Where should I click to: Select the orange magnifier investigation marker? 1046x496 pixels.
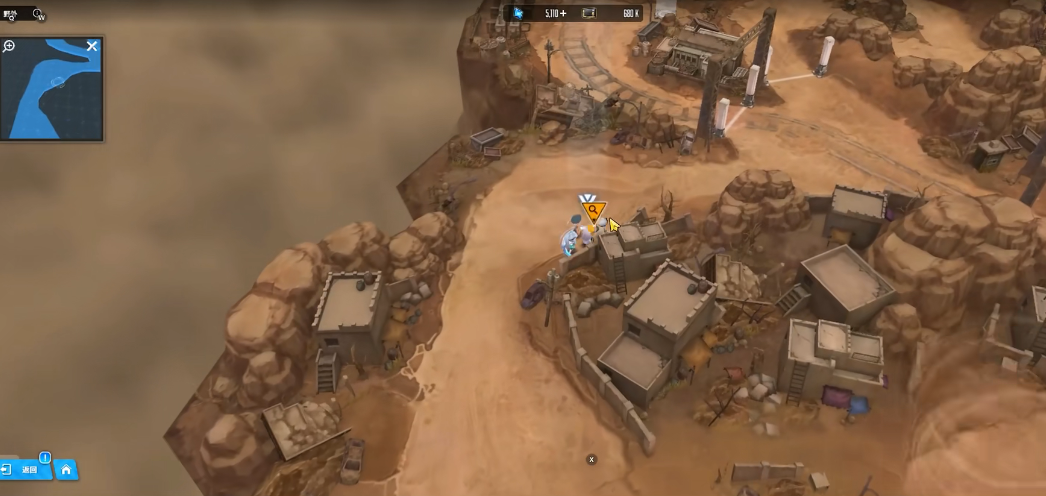click(x=593, y=210)
